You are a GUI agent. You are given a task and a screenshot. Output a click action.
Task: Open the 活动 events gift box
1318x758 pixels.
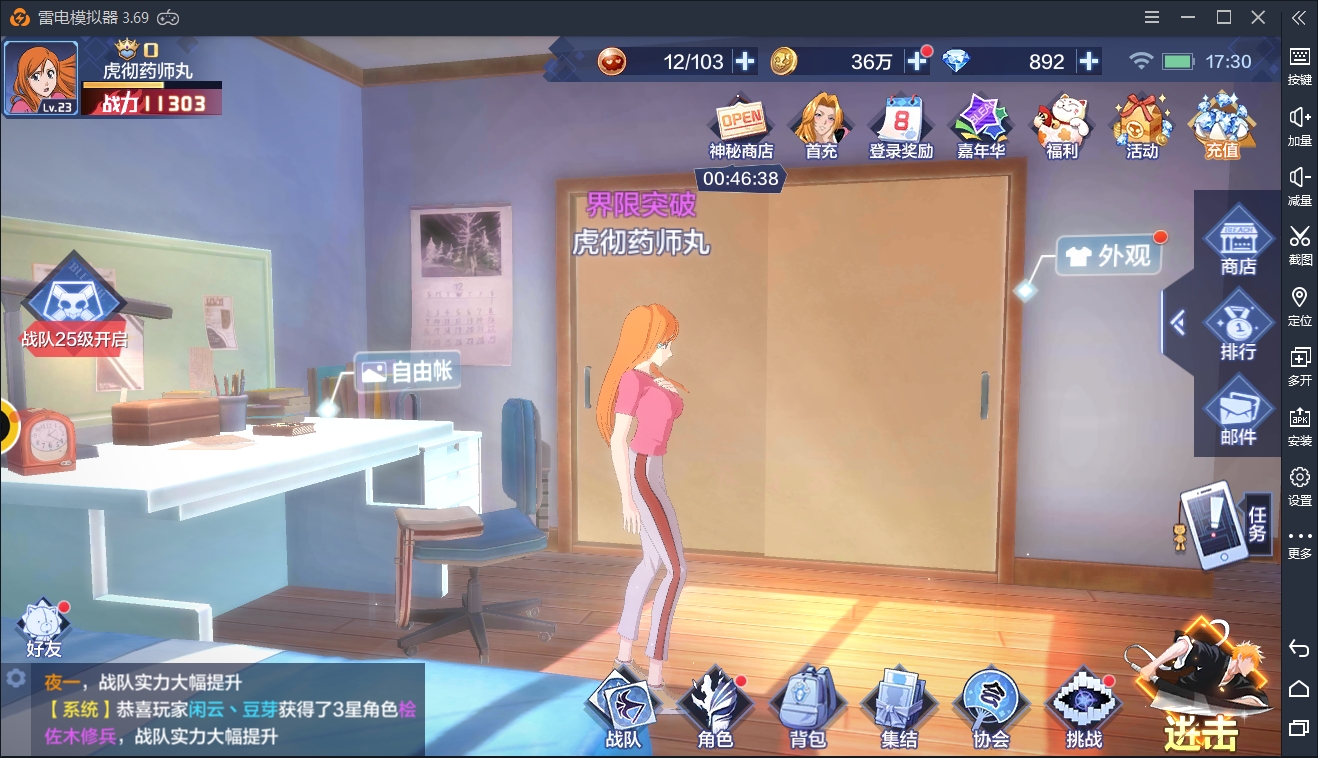pos(1141,126)
